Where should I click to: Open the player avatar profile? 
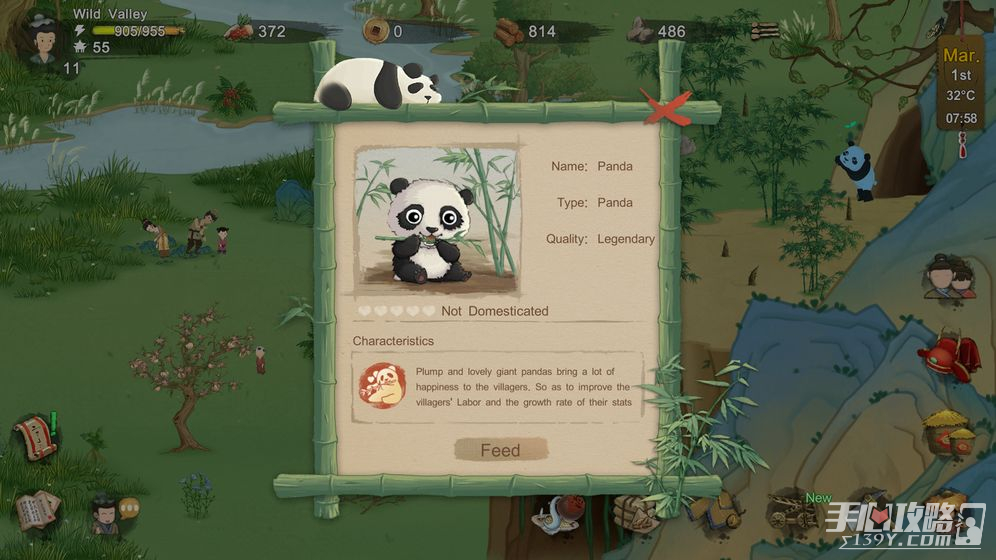(x=42, y=37)
